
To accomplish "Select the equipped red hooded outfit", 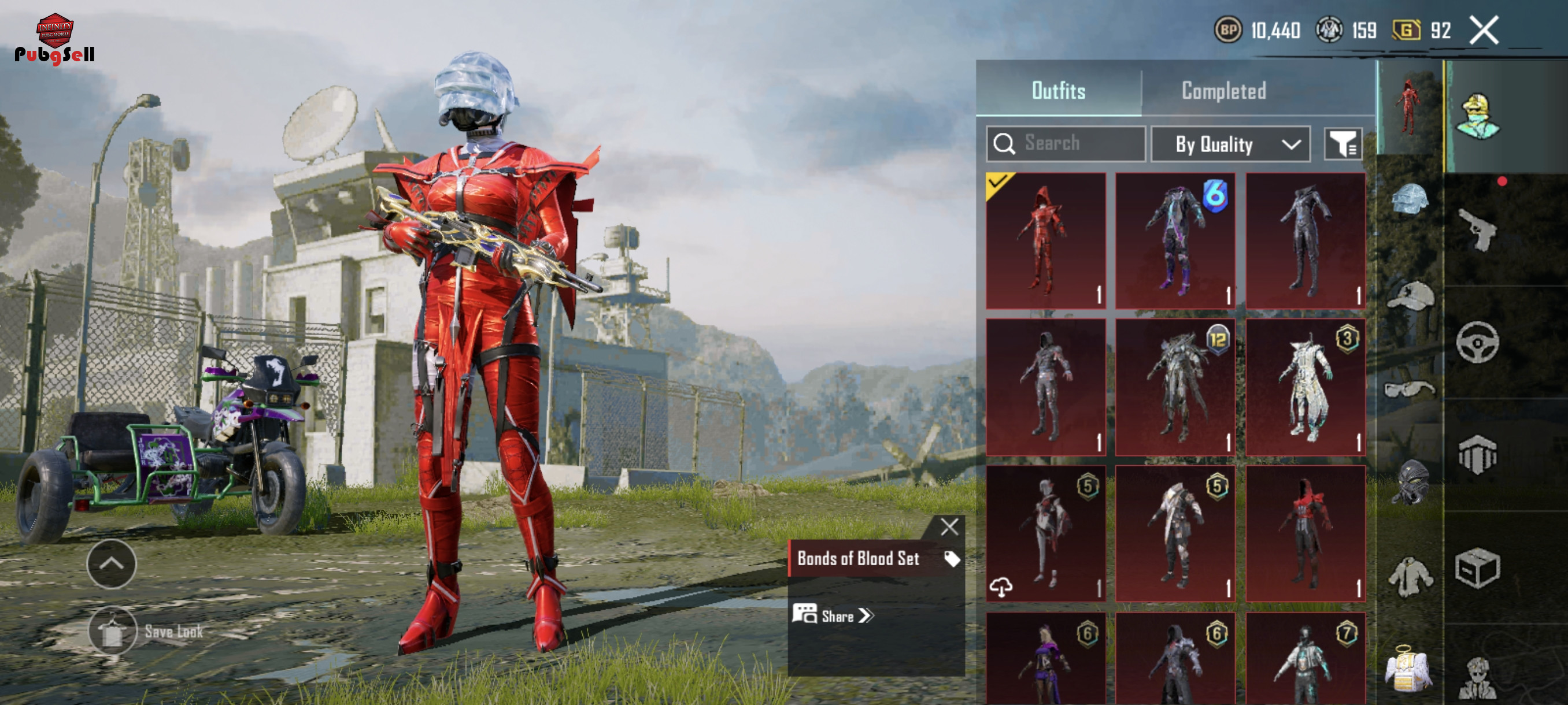I will (1046, 241).
